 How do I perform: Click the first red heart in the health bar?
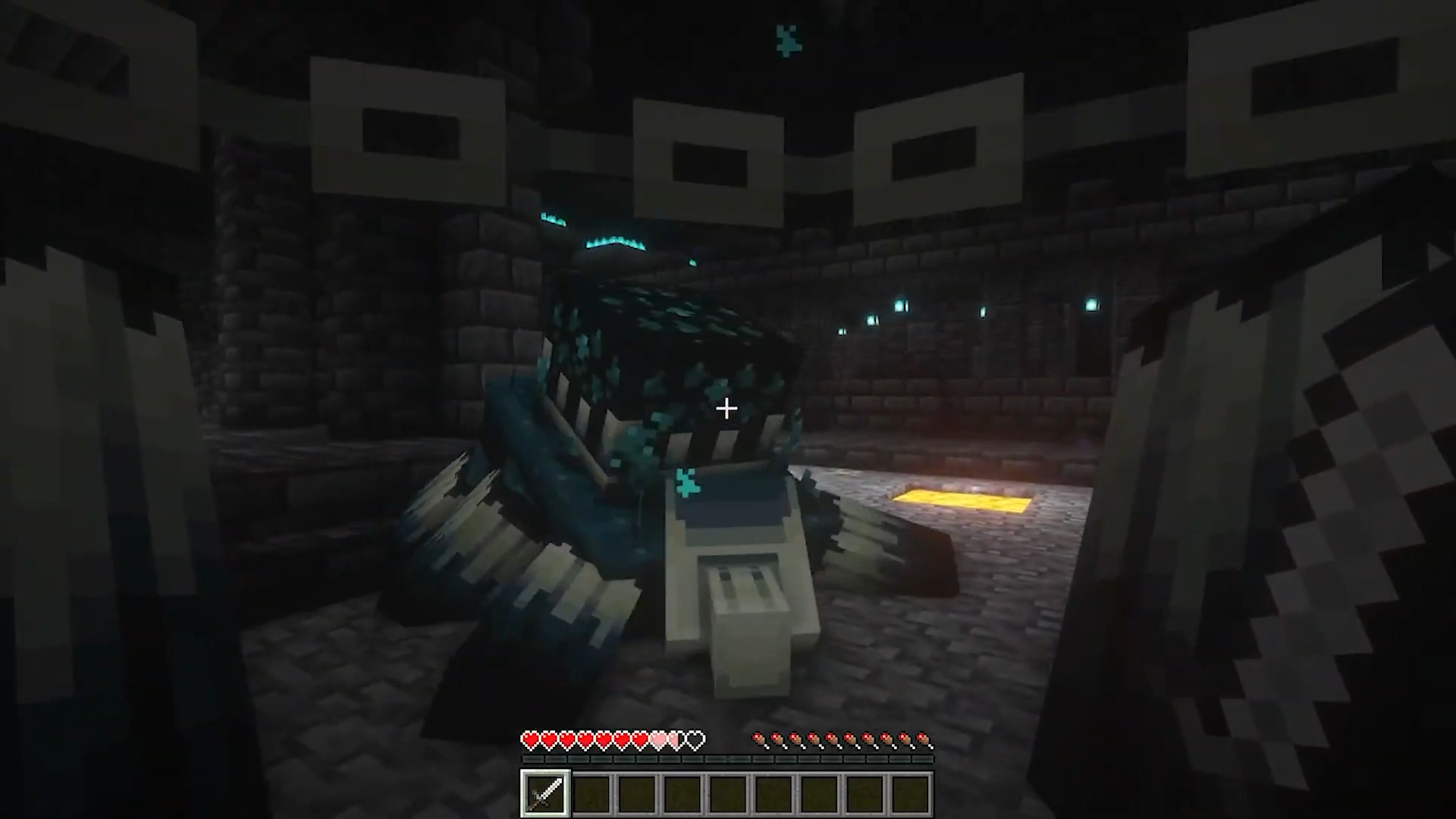[530, 739]
